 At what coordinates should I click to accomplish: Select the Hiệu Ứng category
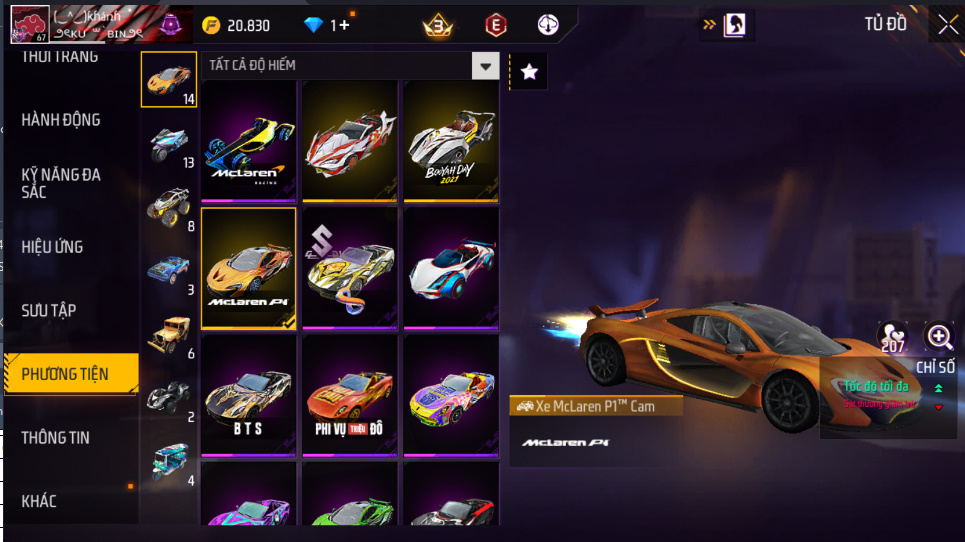(52, 247)
